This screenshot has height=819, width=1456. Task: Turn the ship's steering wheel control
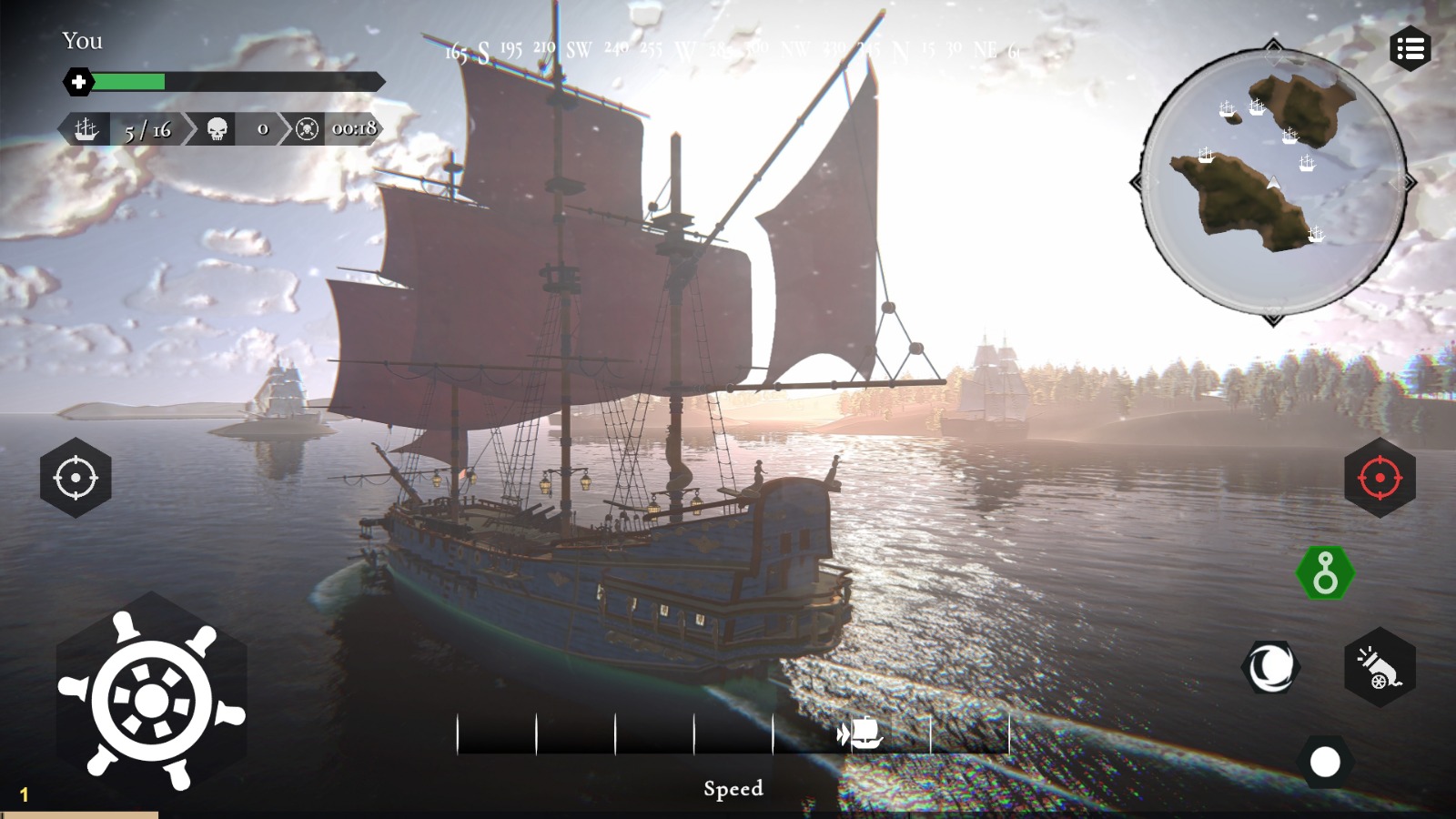click(x=151, y=700)
